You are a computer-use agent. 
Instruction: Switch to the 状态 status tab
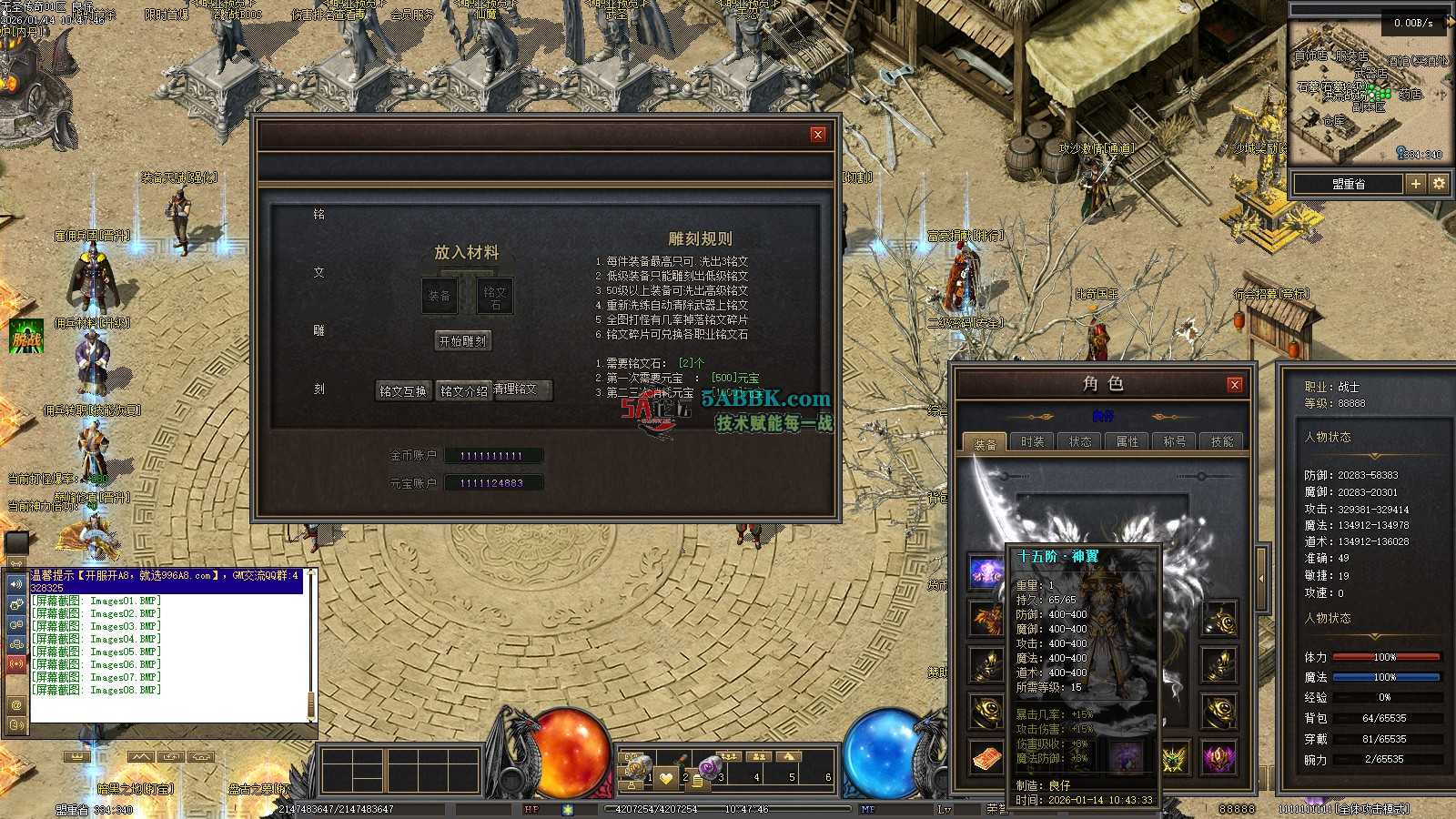(1079, 442)
